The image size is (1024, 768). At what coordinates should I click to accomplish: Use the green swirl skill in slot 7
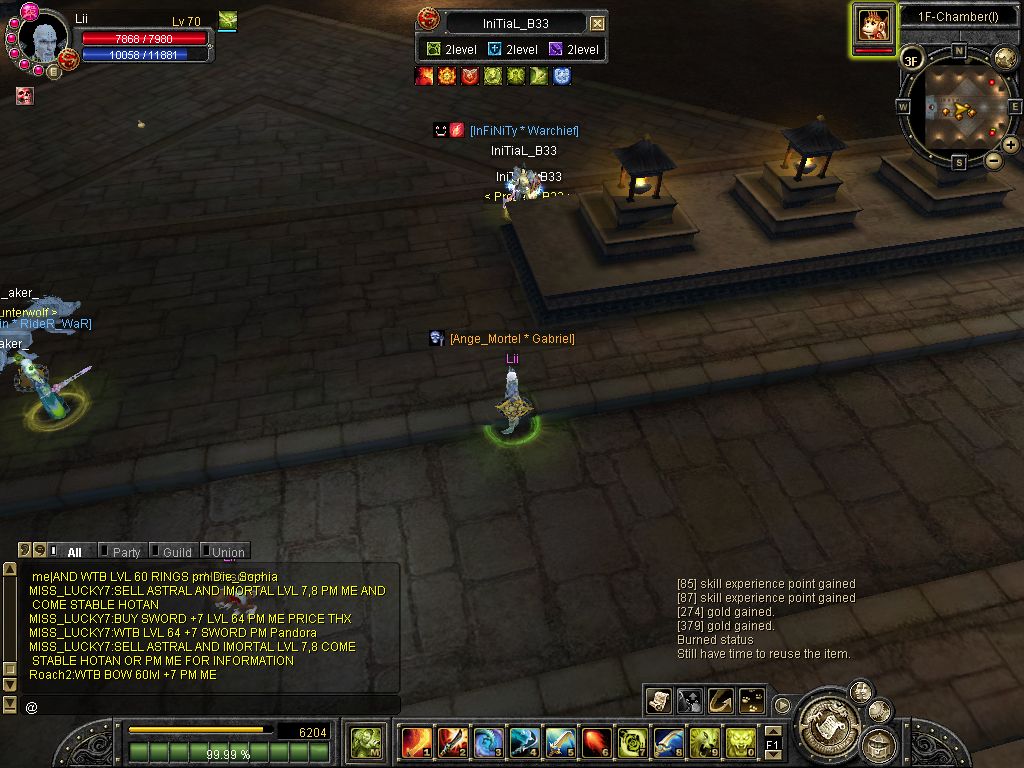[632, 742]
